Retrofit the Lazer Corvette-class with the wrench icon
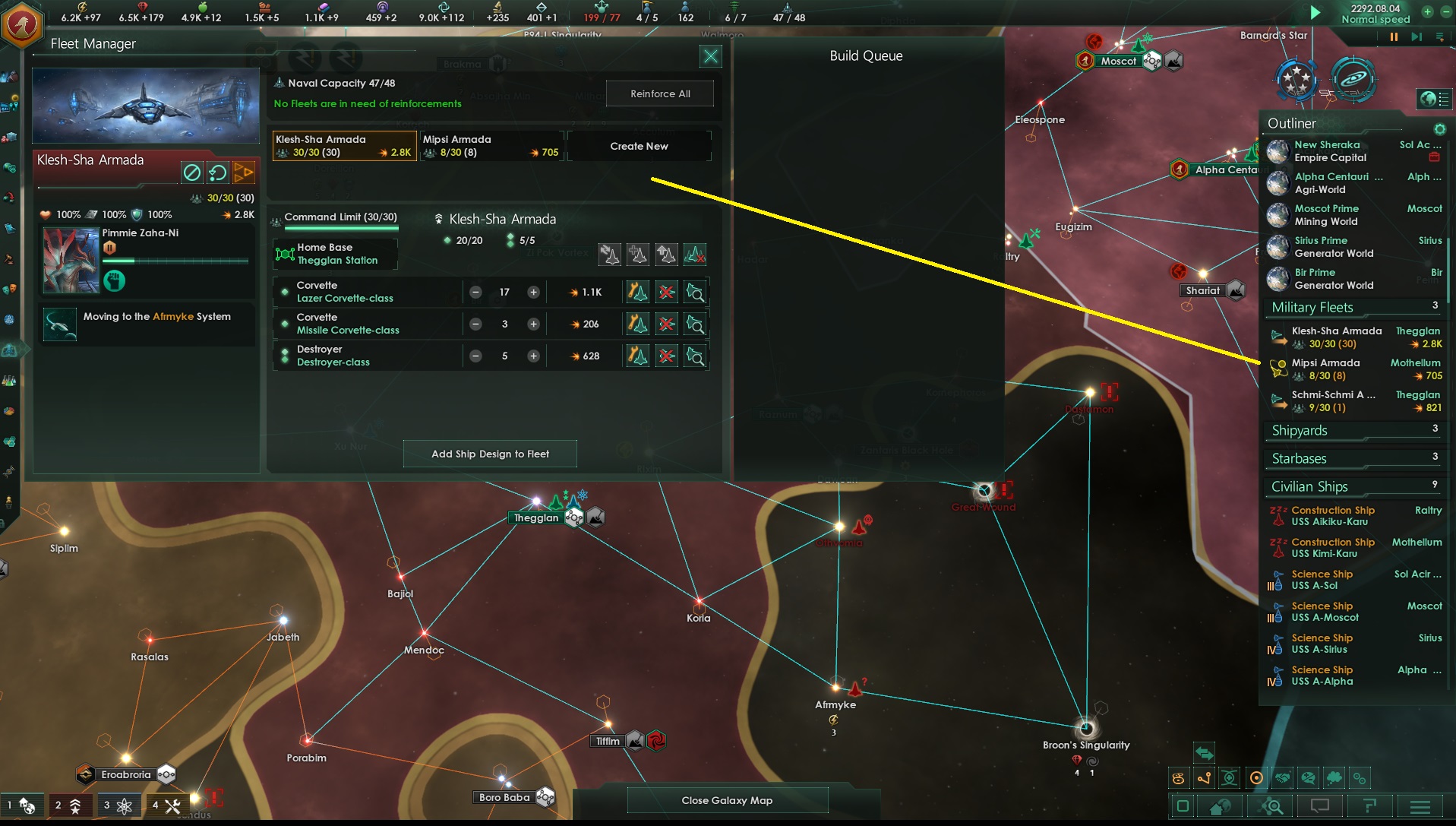Screen dimensions: 1456x826 point(637,292)
